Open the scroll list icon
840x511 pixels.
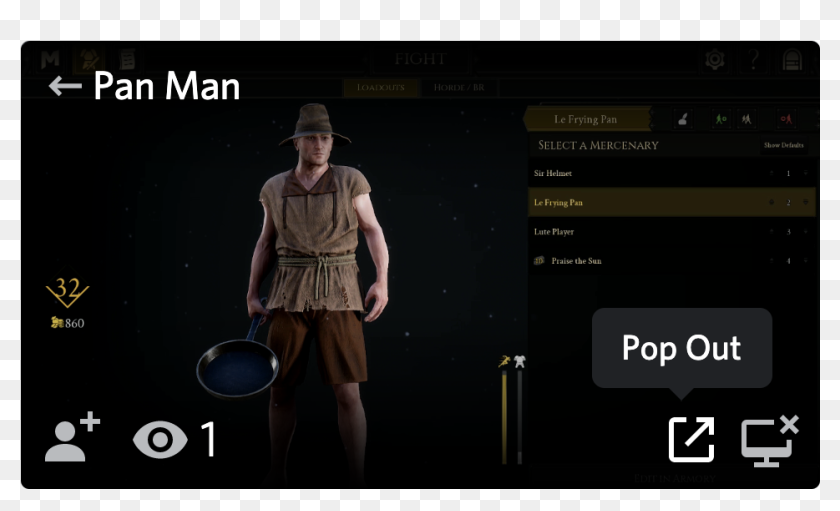(x=127, y=60)
